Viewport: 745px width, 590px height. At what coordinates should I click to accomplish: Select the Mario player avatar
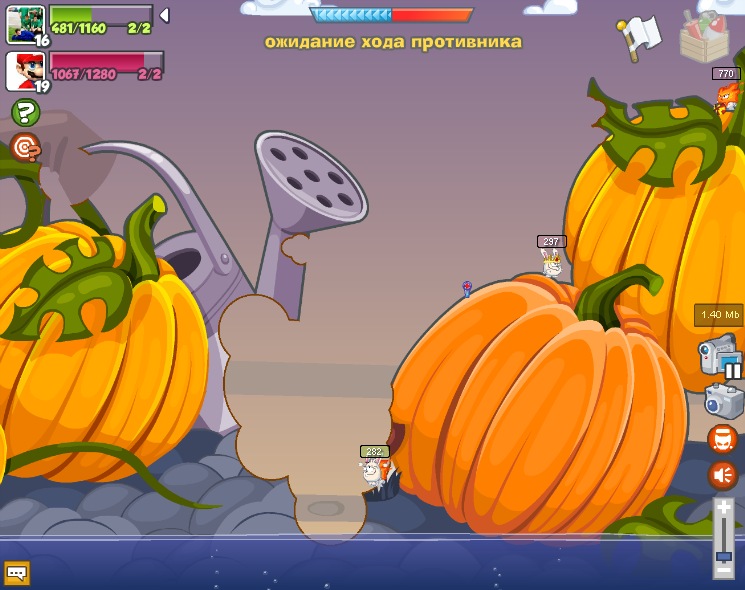click(25, 70)
